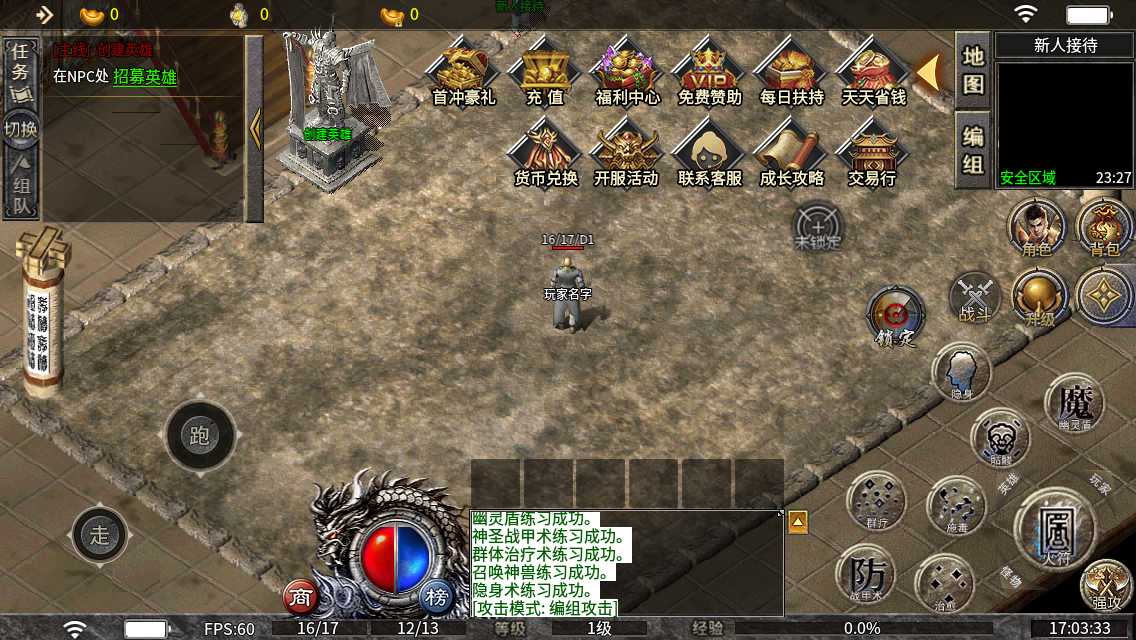Open the 商 shop round button
1136x640 pixels.
300,597
